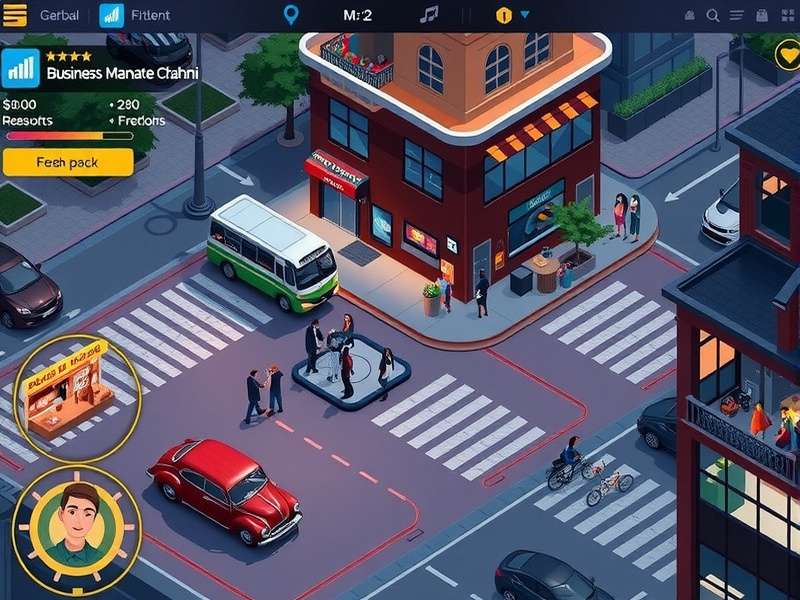
Task: Click the Fesh pack button
Action: (68, 162)
